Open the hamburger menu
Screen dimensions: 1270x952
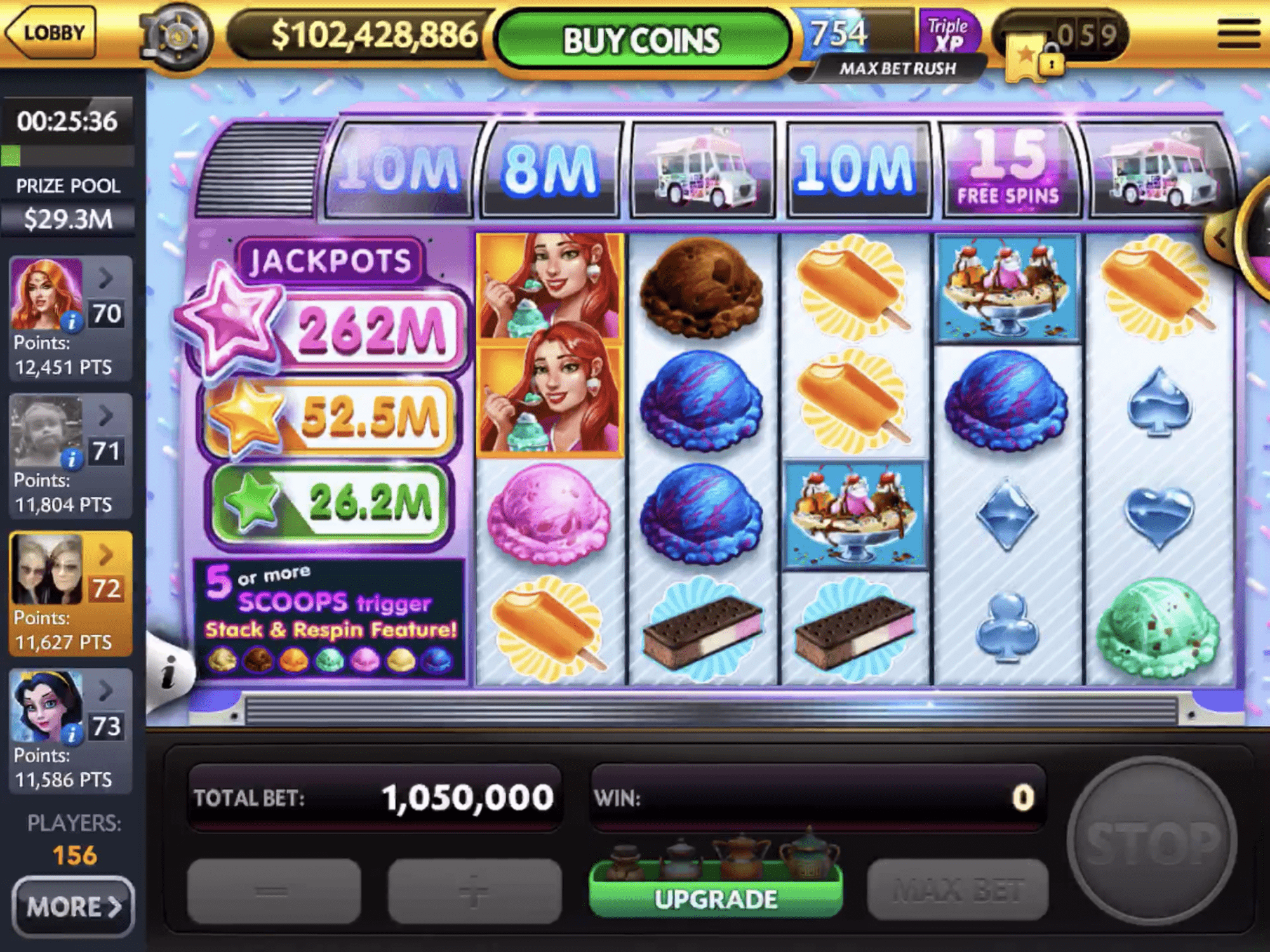pos(1238,34)
